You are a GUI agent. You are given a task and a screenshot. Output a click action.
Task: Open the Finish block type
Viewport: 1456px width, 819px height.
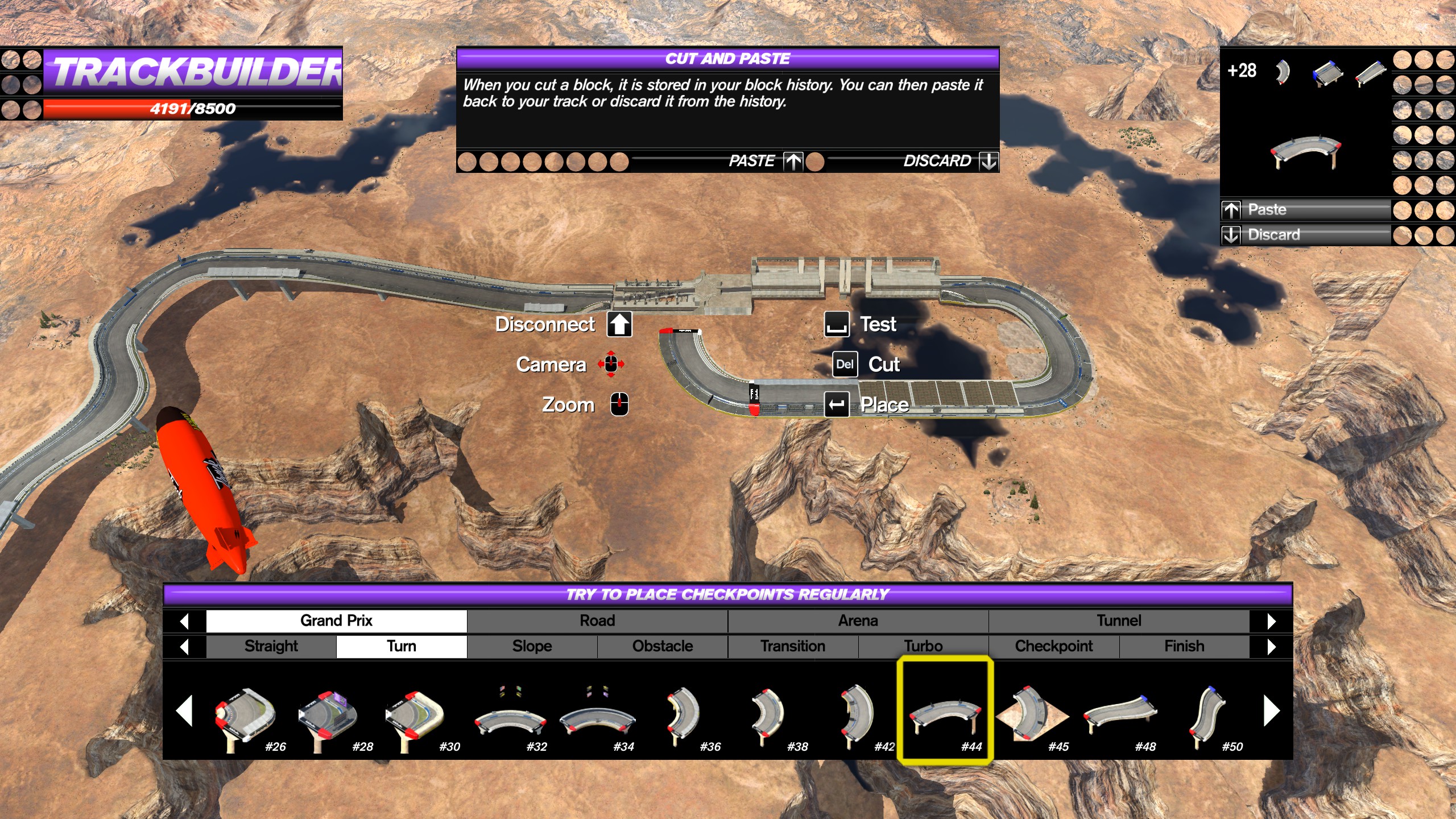click(1184, 646)
